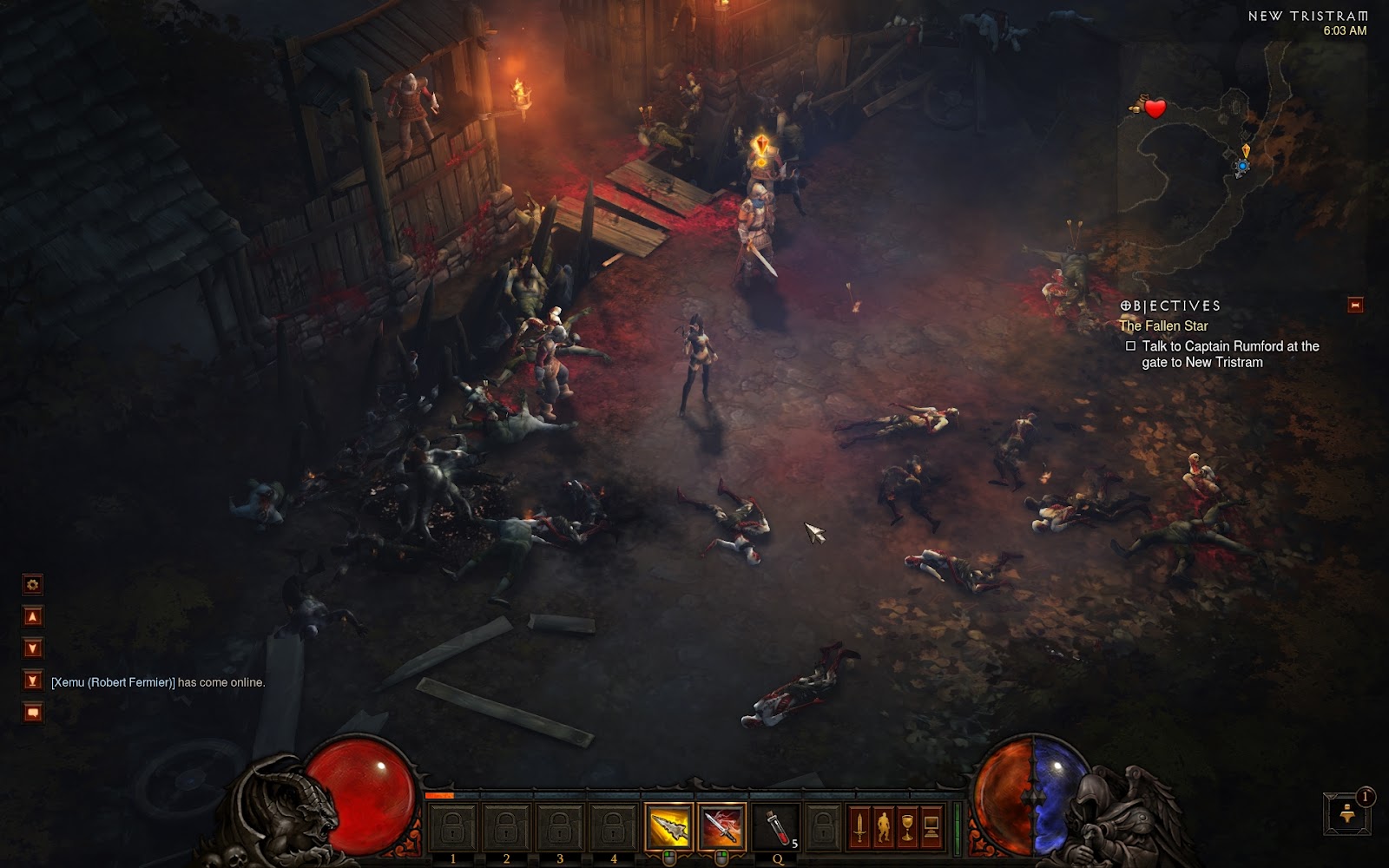Collapse the Objectives tracker with red button
Image resolution: width=1389 pixels, height=868 pixels.
click(x=1355, y=305)
